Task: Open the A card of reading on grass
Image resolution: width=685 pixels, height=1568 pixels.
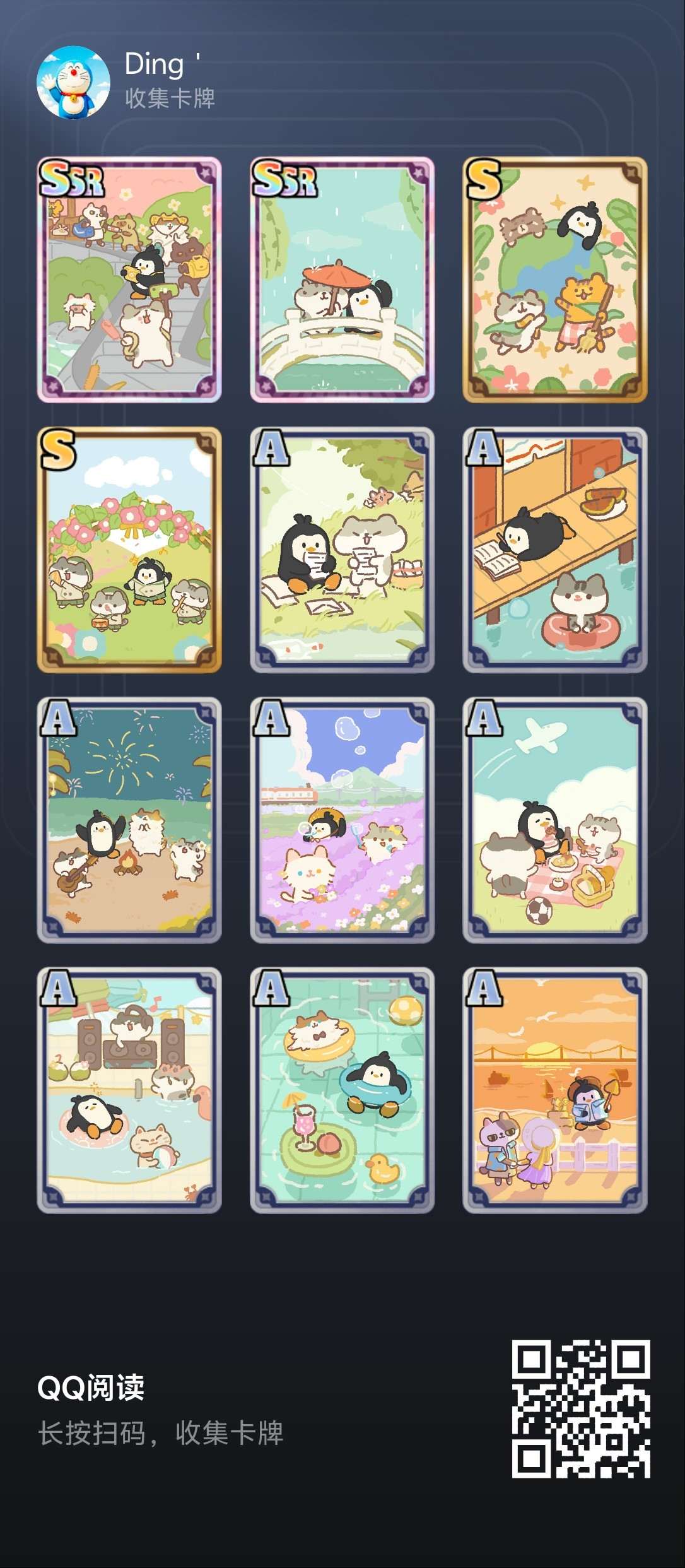Action: (x=342, y=550)
